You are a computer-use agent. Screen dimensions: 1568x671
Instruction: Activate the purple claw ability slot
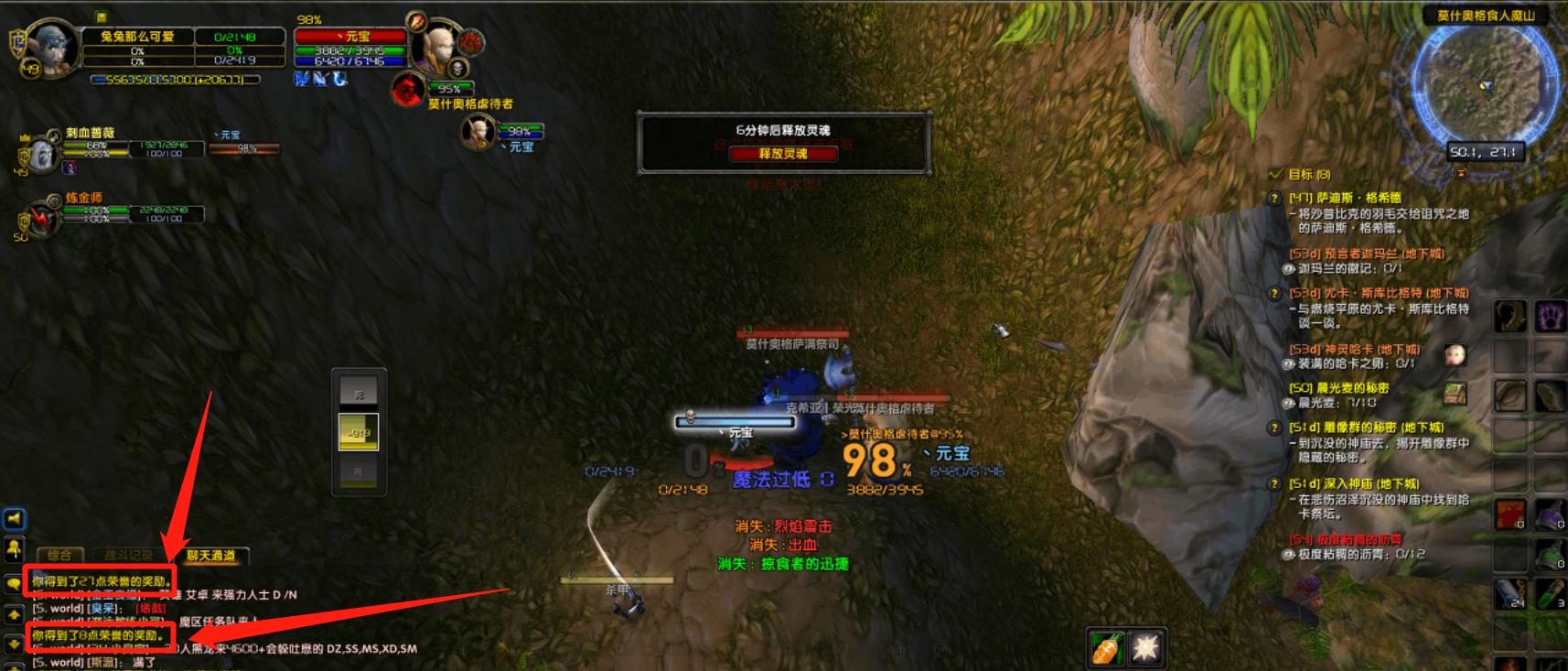click(1550, 318)
